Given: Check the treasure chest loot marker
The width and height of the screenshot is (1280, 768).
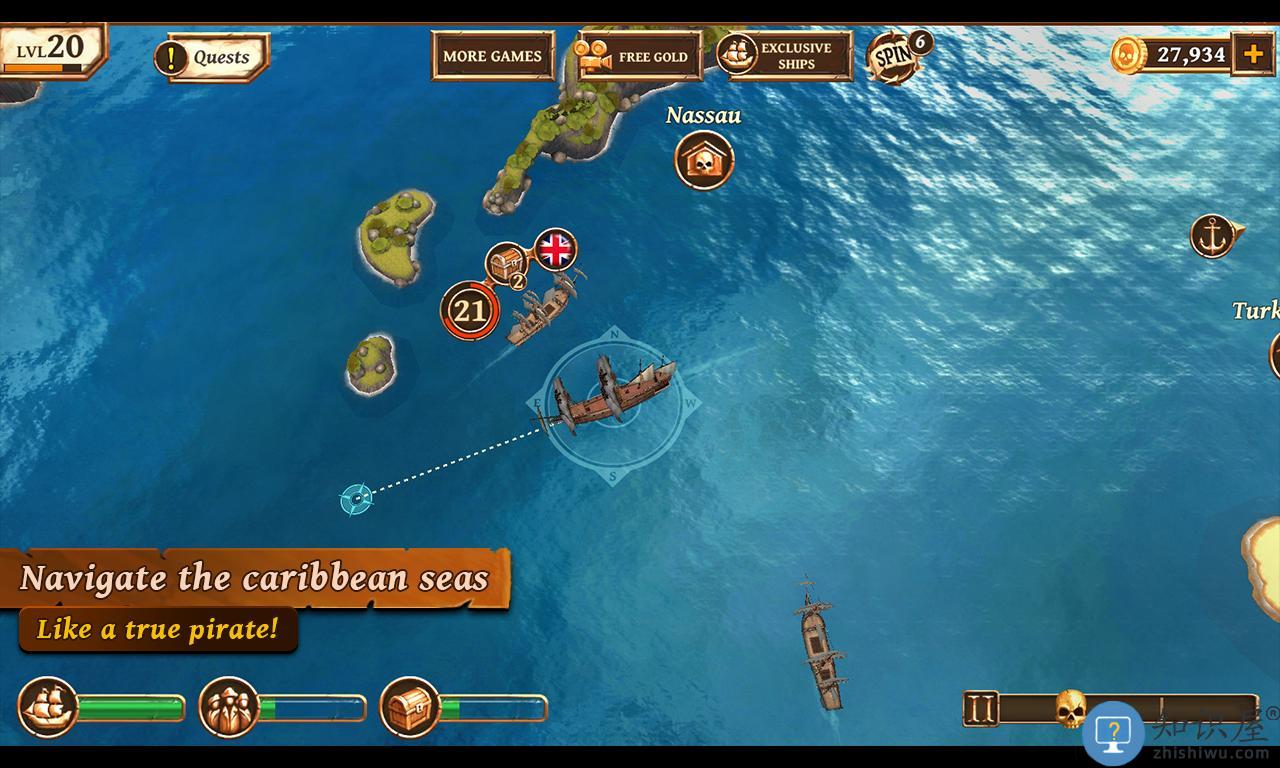Looking at the screenshot, I should pyautogui.click(x=507, y=264).
